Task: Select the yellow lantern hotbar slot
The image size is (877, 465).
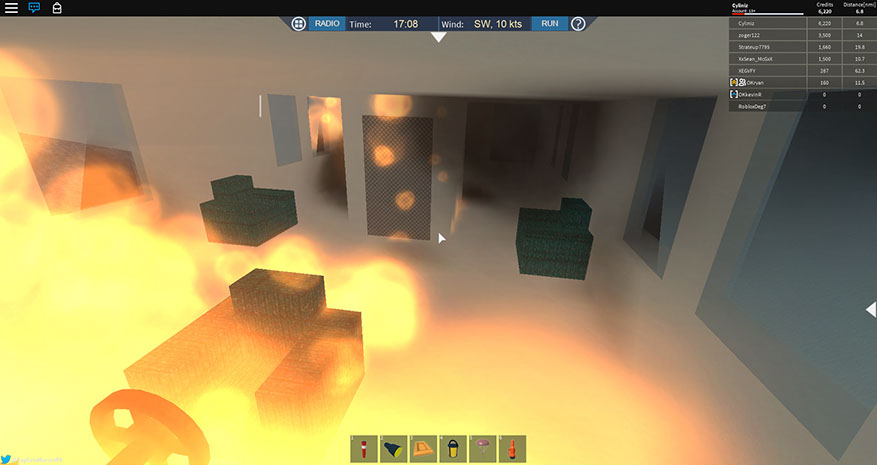Action: (453, 448)
